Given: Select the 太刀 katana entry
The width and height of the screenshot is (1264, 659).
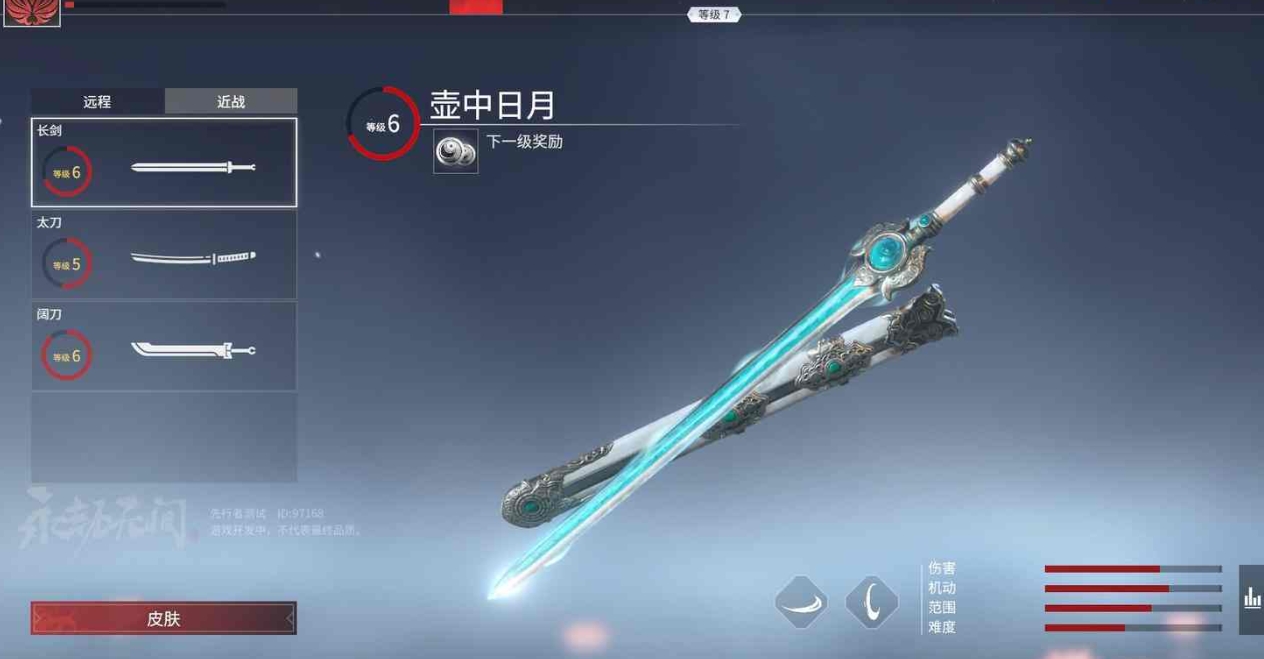Looking at the screenshot, I should point(164,255).
